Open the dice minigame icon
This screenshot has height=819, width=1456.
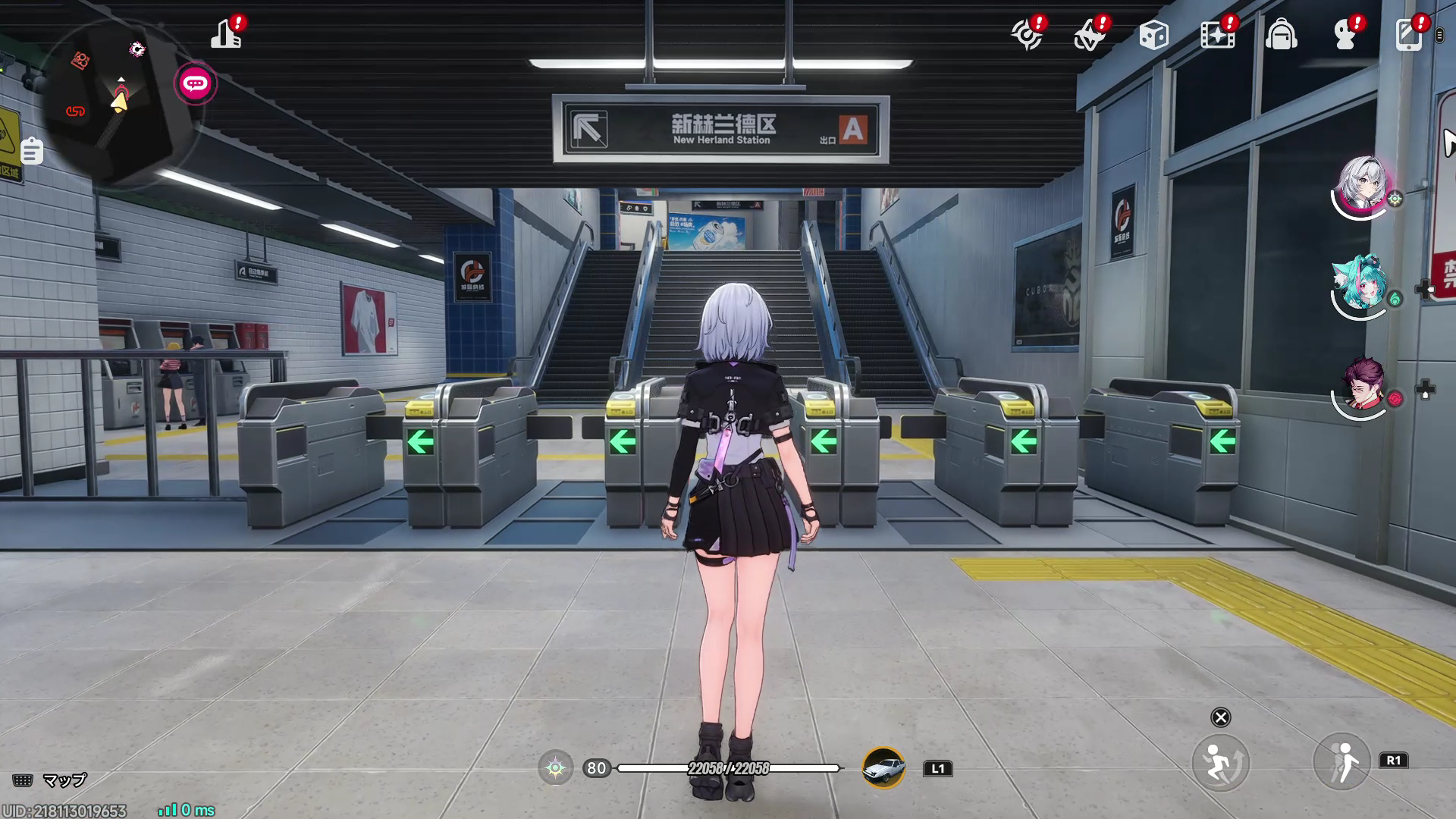coord(1154,33)
